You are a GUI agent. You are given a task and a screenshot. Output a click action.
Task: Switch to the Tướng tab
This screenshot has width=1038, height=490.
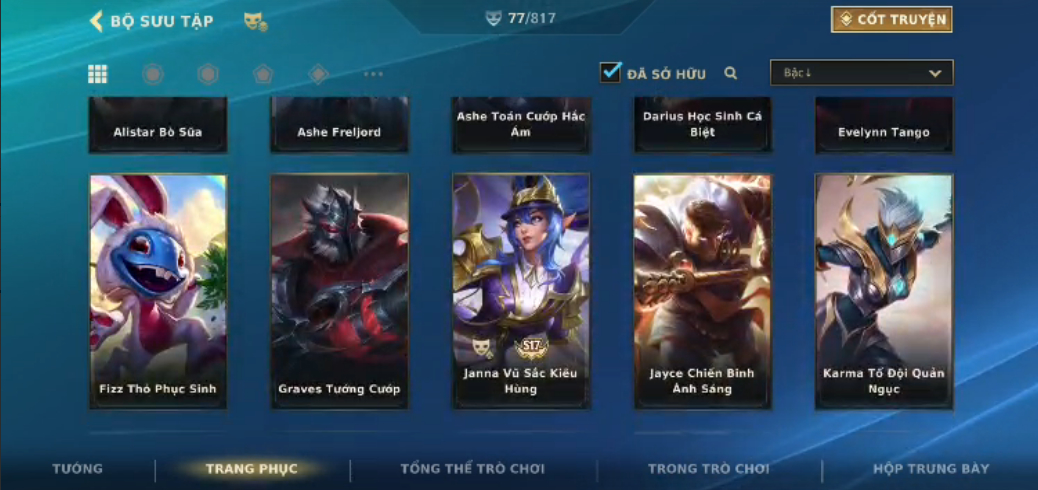pyautogui.click(x=77, y=468)
